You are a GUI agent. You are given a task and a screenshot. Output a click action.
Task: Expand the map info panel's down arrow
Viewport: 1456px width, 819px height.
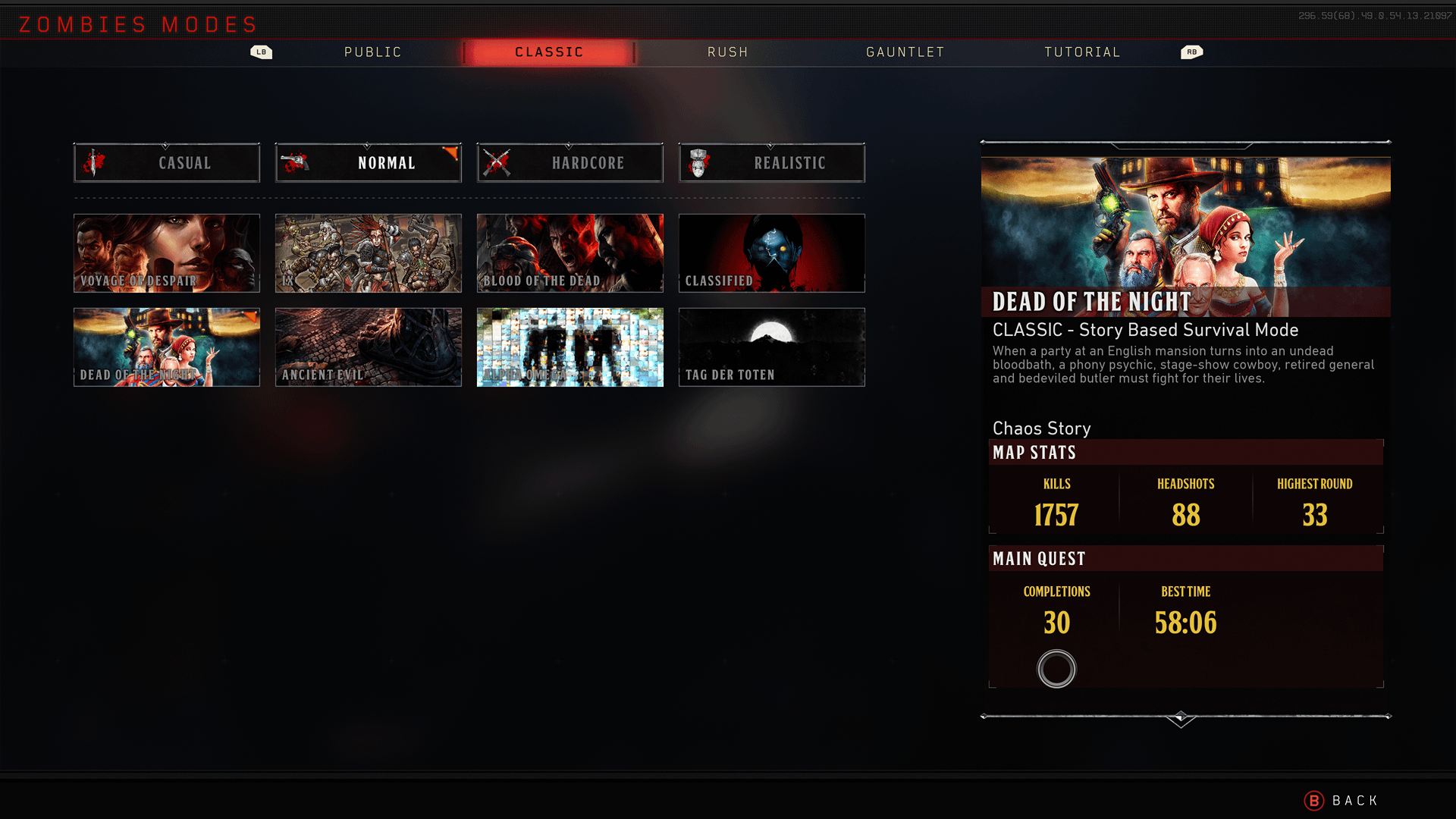(1181, 718)
